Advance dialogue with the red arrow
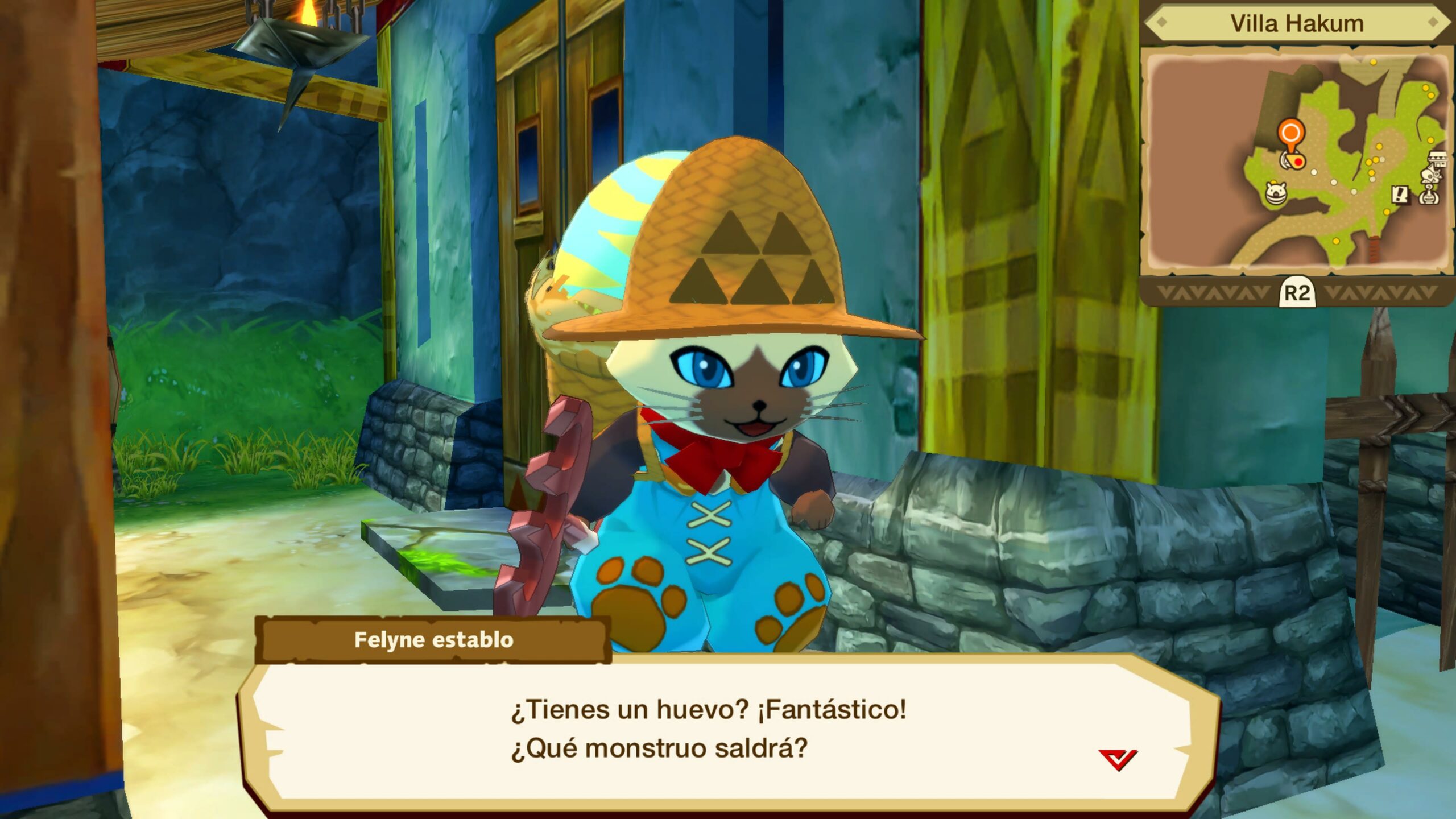This screenshot has height=819, width=1456. (1117, 759)
